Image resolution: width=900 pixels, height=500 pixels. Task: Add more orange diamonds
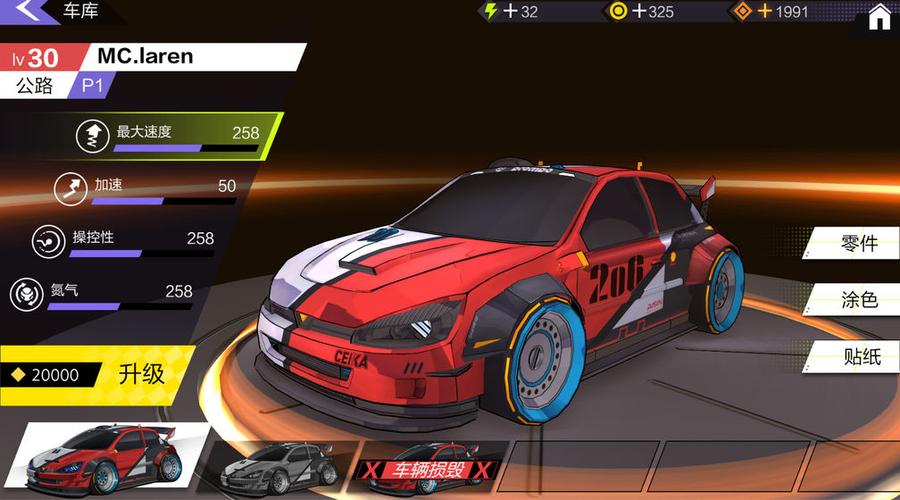point(766,12)
